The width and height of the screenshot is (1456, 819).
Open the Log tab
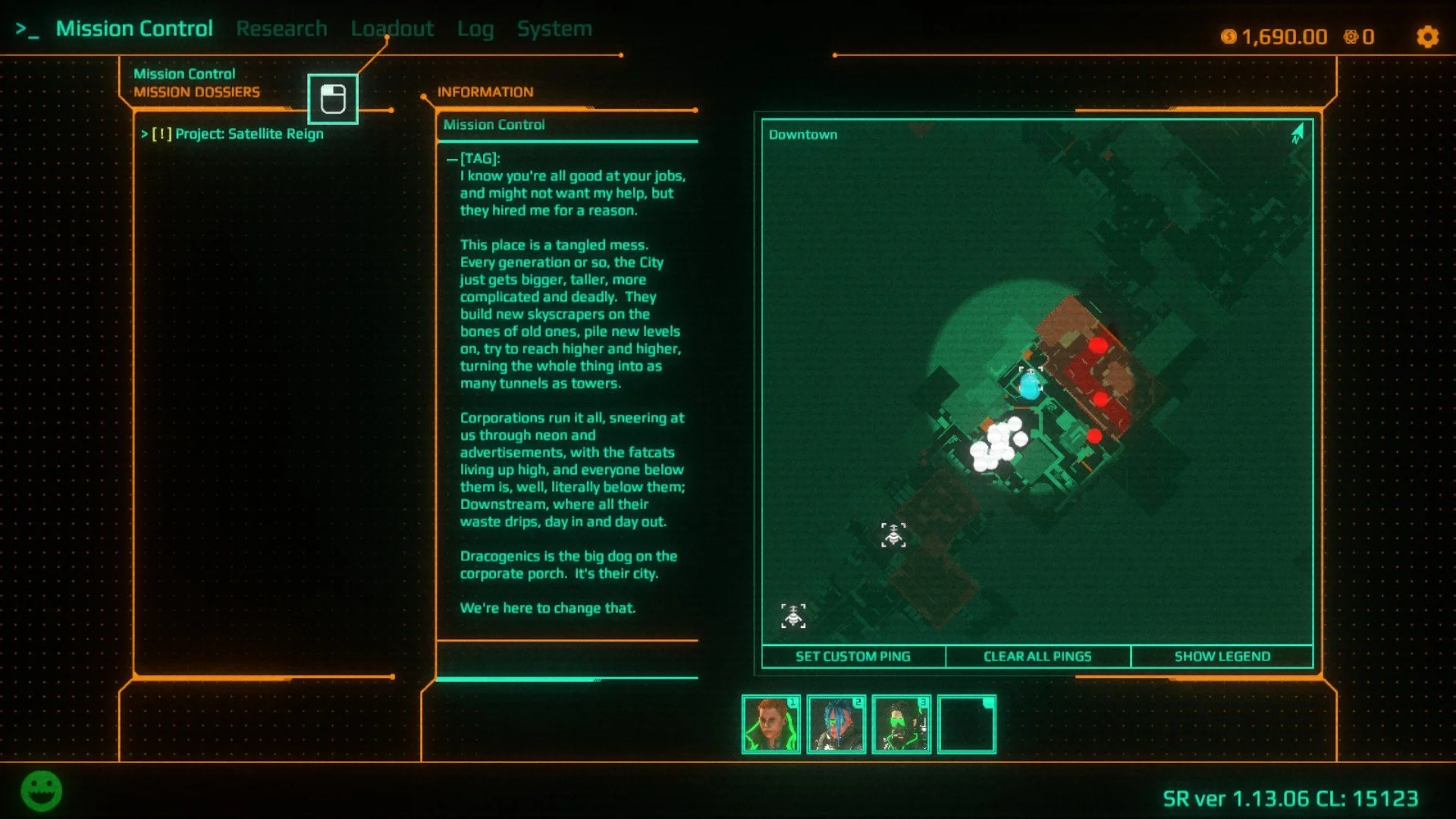475,29
